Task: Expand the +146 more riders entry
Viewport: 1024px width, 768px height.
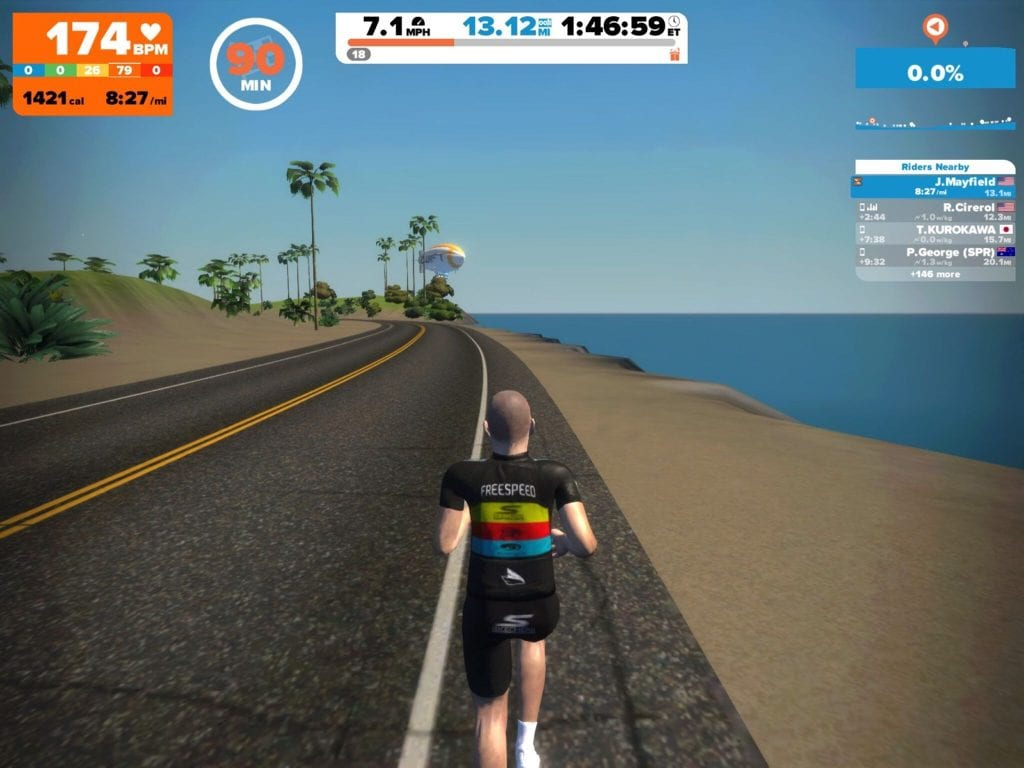Action: pyautogui.click(x=935, y=273)
